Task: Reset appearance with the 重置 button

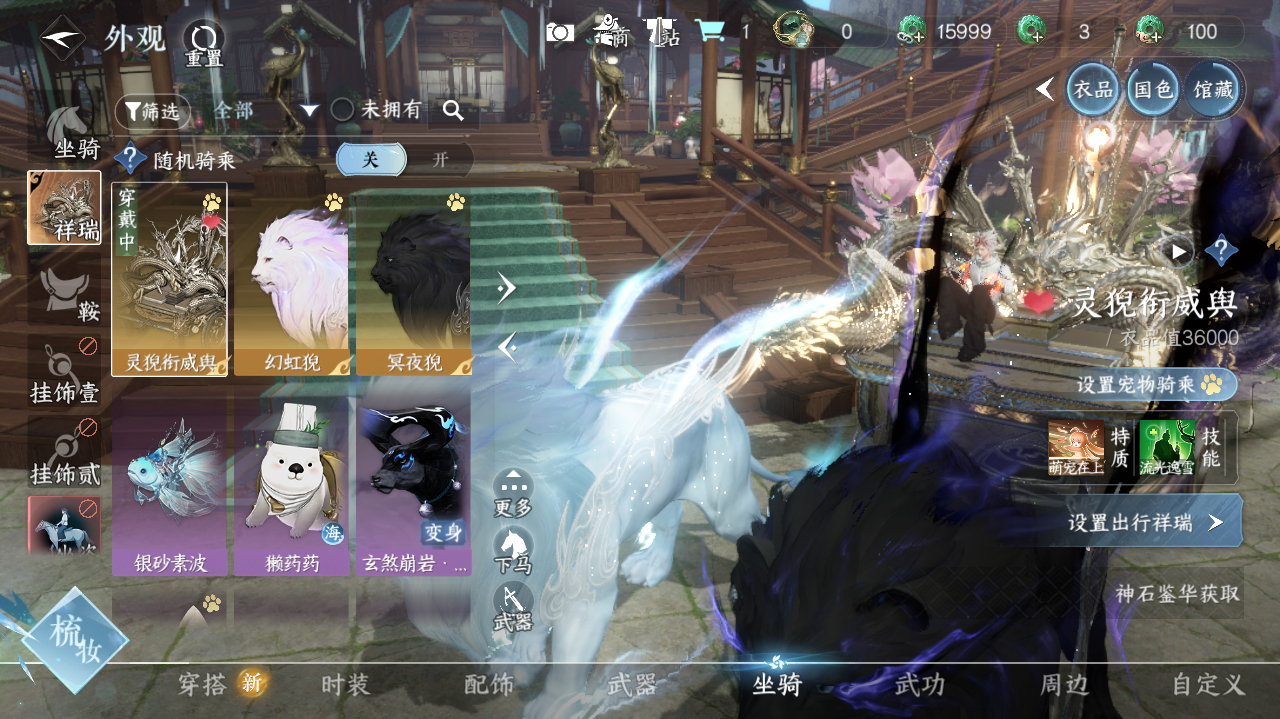Action: click(204, 44)
